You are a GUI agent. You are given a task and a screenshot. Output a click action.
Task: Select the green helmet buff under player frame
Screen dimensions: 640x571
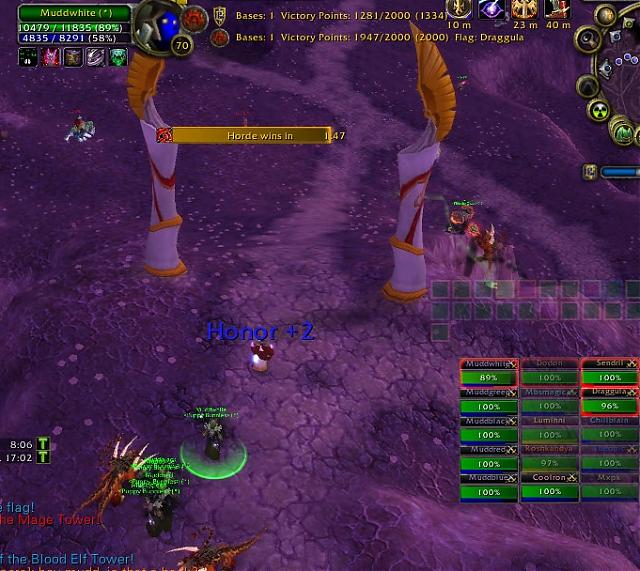click(119, 58)
